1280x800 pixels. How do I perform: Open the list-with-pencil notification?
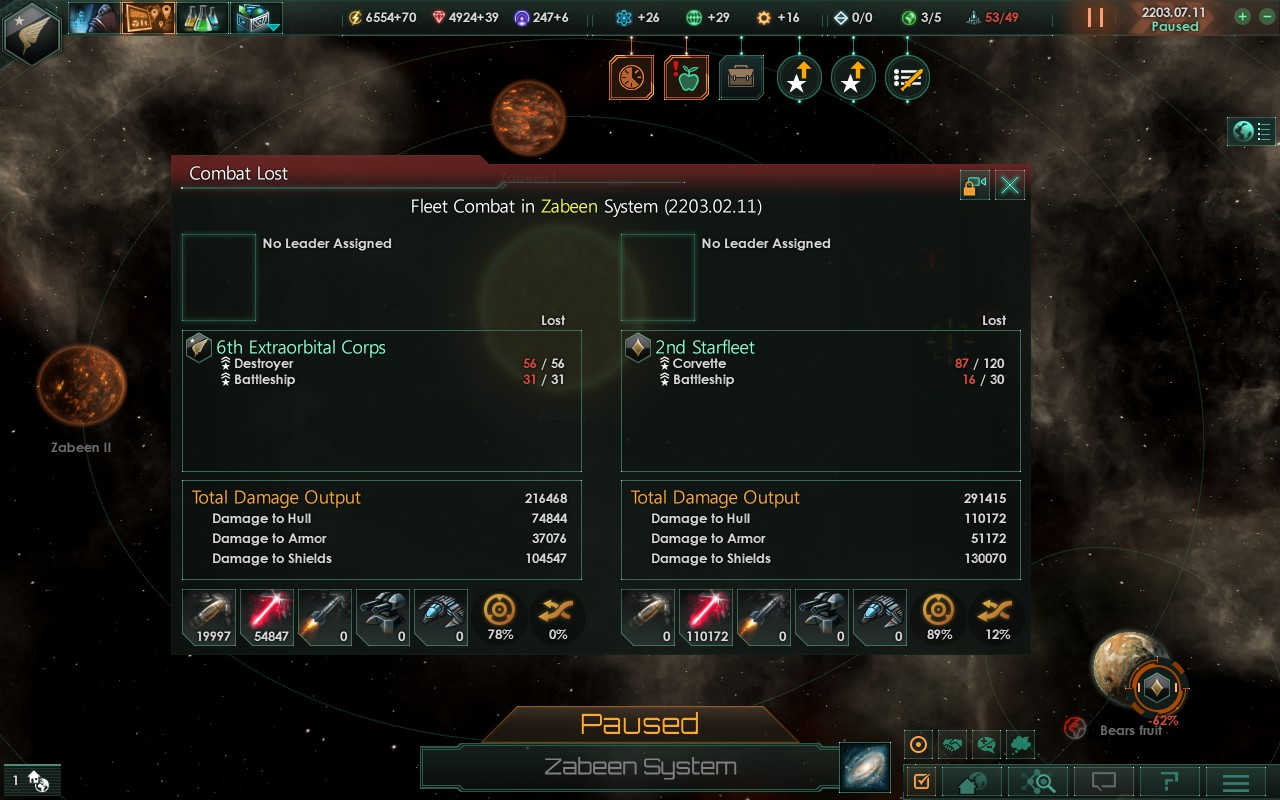point(907,78)
